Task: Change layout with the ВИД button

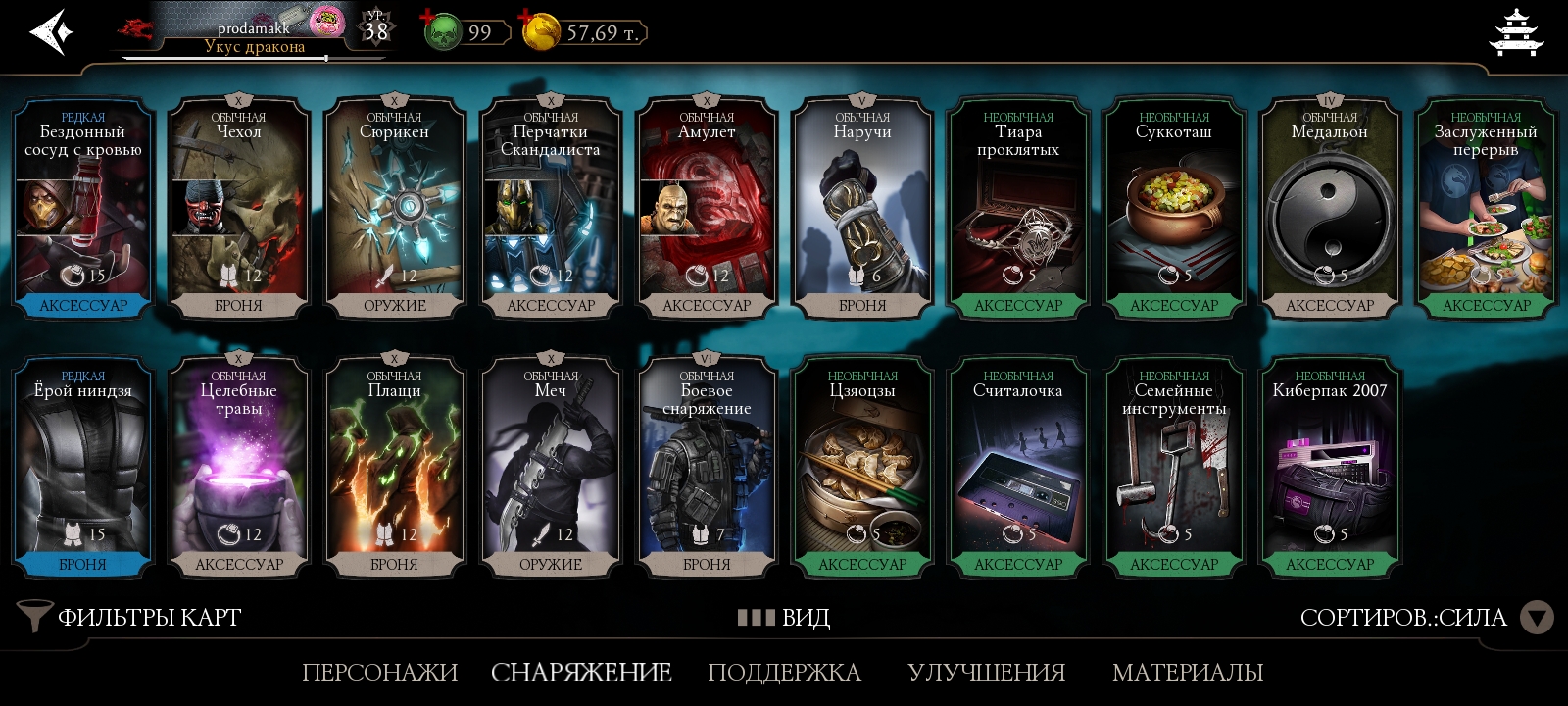Action: [x=784, y=617]
